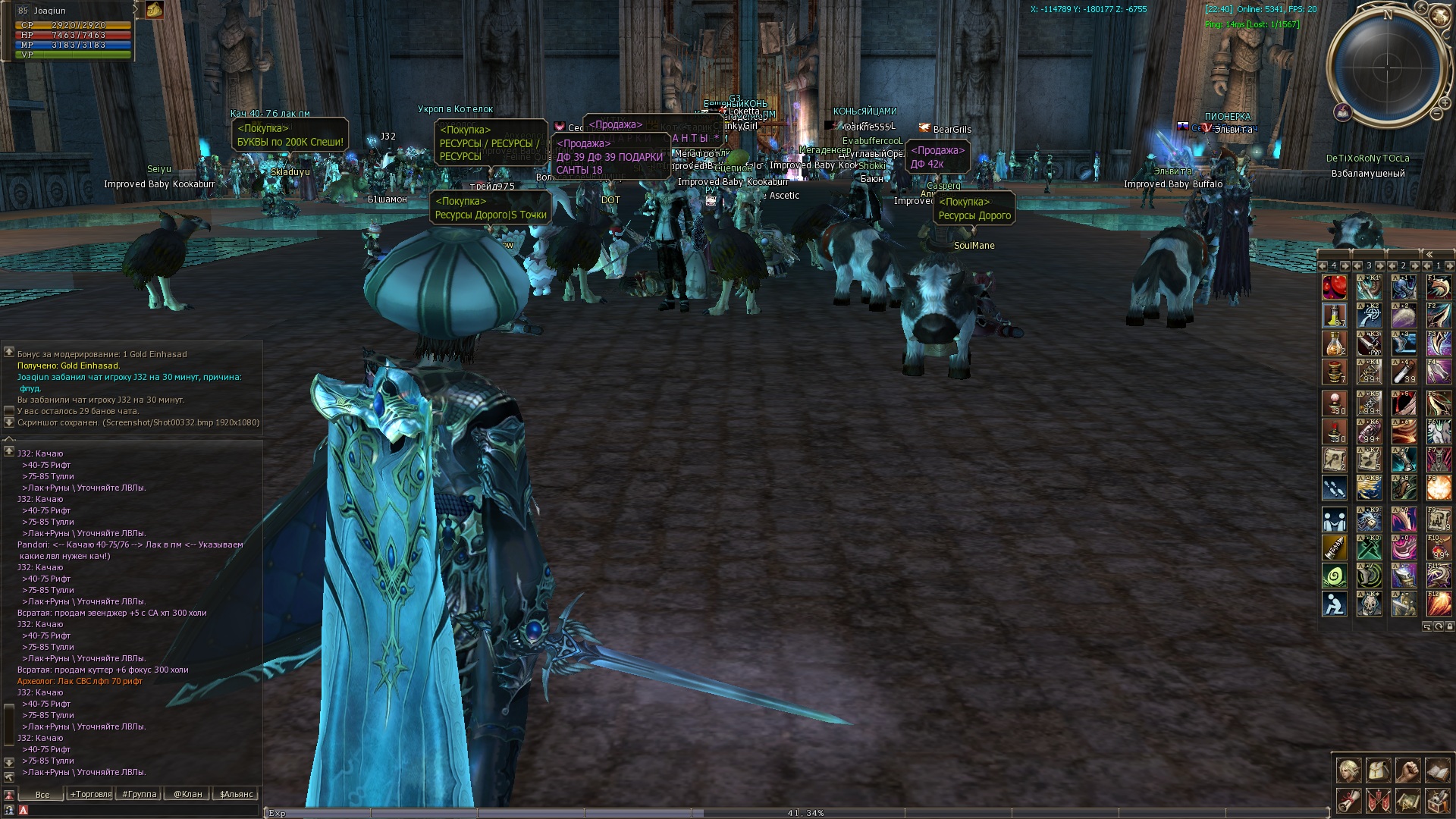Collapse the shortcut bars with double-arrow button
Screen dimensions: 1456x819
click(x=1429, y=255)
